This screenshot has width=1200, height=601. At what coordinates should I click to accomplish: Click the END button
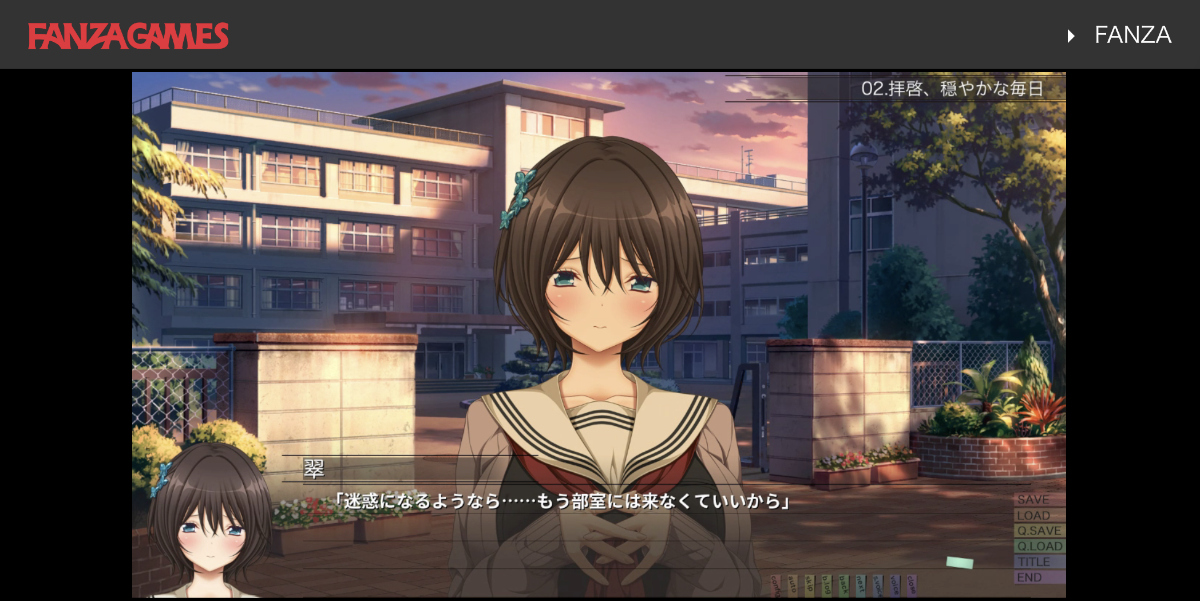1038,577
